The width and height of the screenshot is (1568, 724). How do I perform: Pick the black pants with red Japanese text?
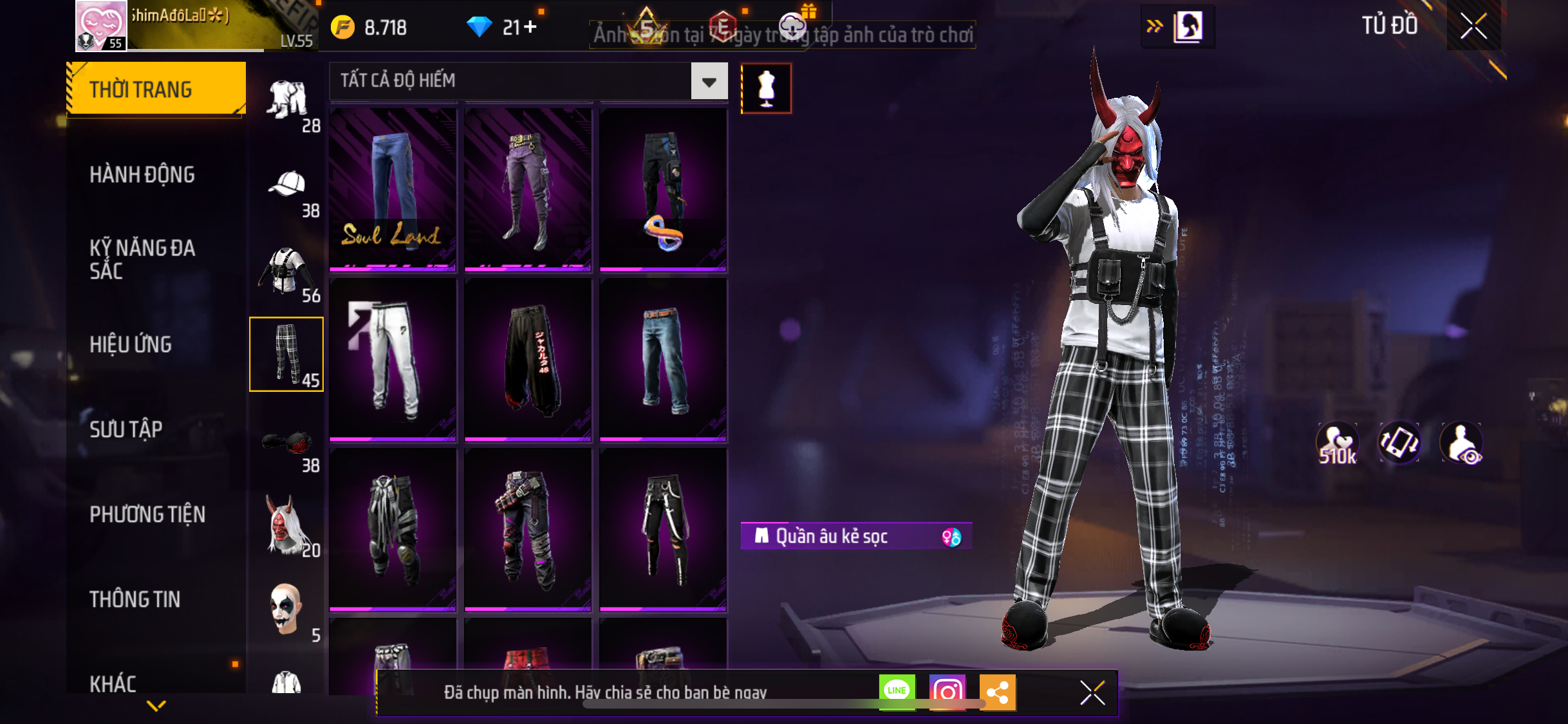point(528,358)
